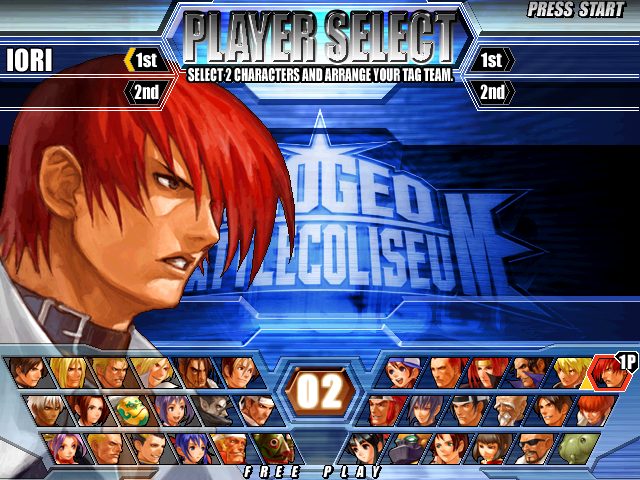Choose the grey masked fighter portrait
This screenshot has height=480, width=640.
[211, 409]
